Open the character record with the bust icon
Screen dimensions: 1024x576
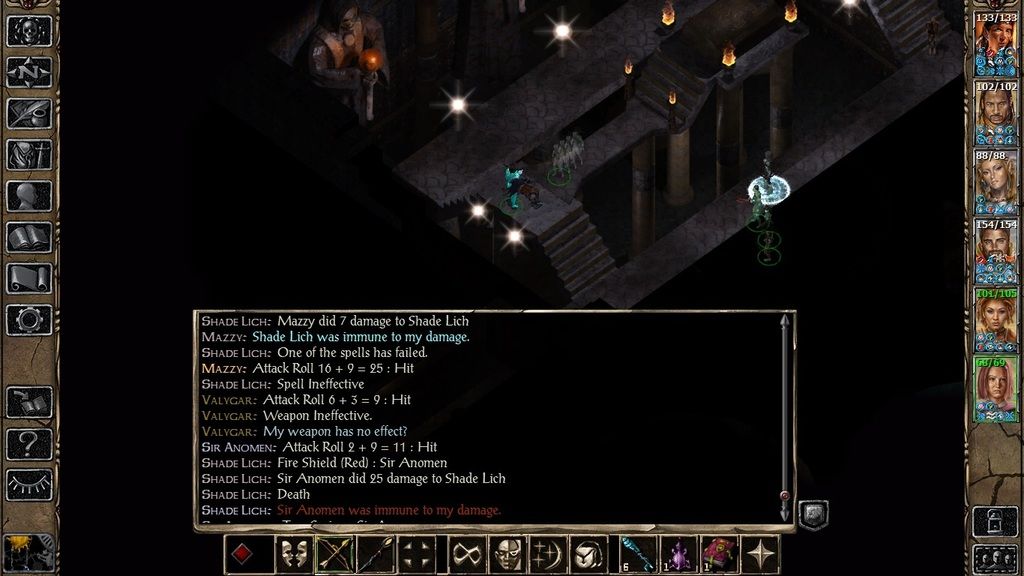(x=29, y=196)
